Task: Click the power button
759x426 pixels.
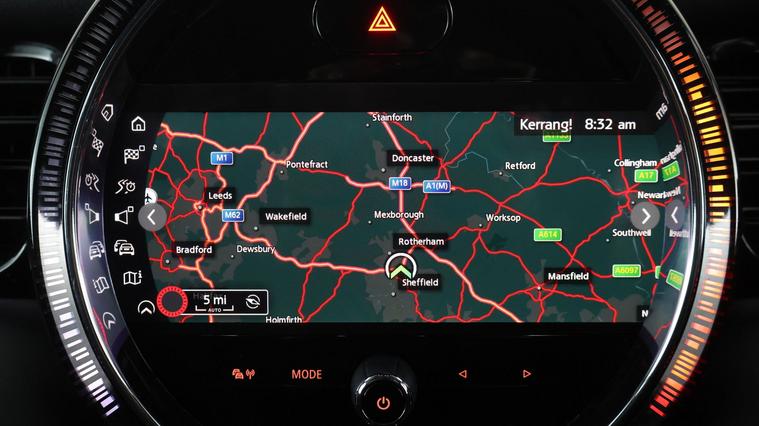Action: pyautogui.click(x=383, y=402)
